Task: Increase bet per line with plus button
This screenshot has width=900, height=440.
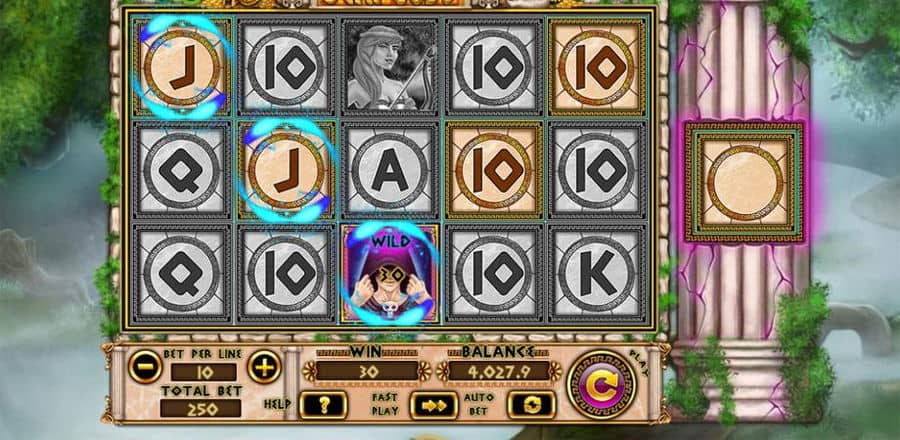Action: [x=263, y=367]
